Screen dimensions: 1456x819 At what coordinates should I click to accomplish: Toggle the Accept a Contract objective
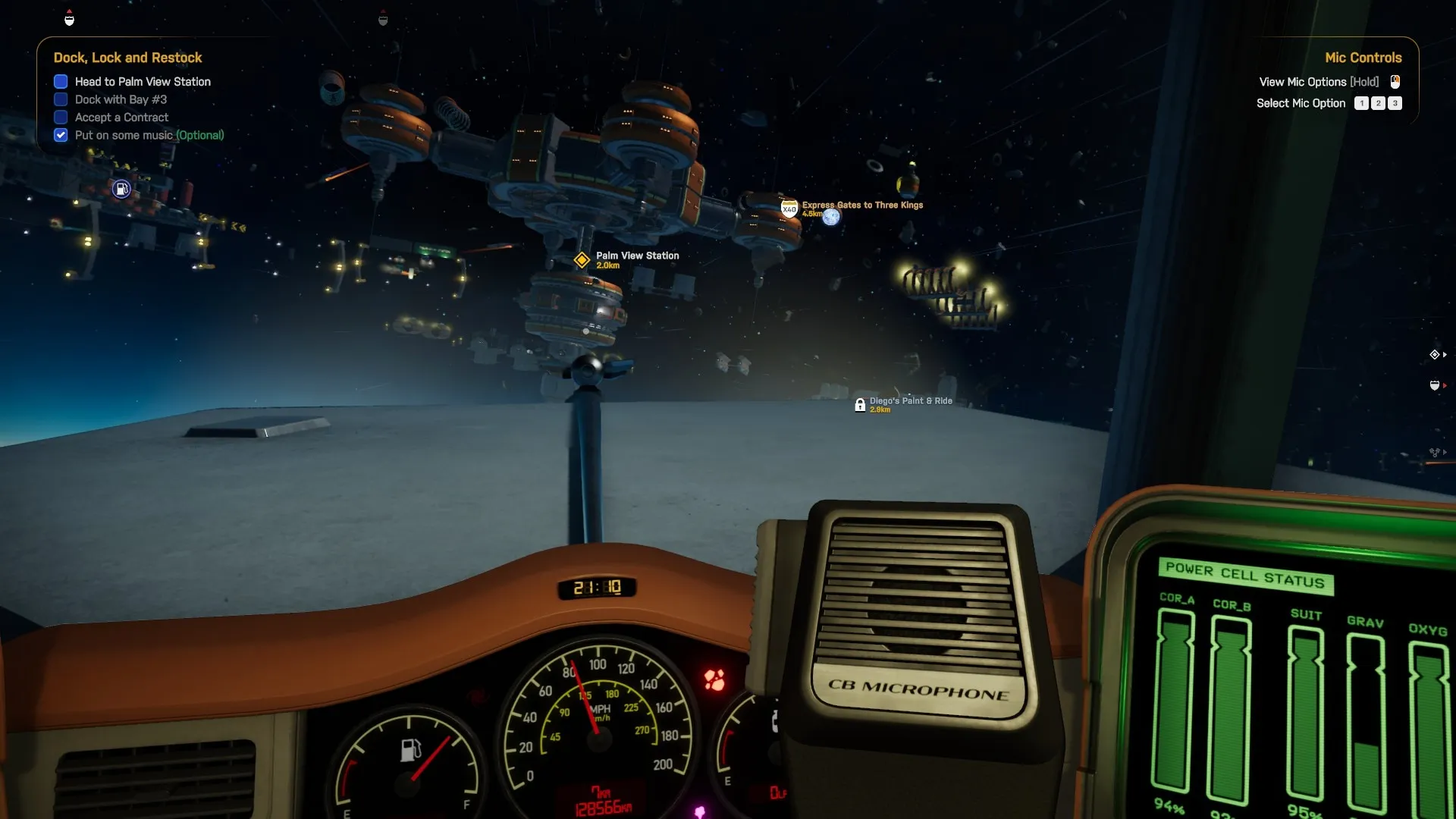[x=61, y=118]
